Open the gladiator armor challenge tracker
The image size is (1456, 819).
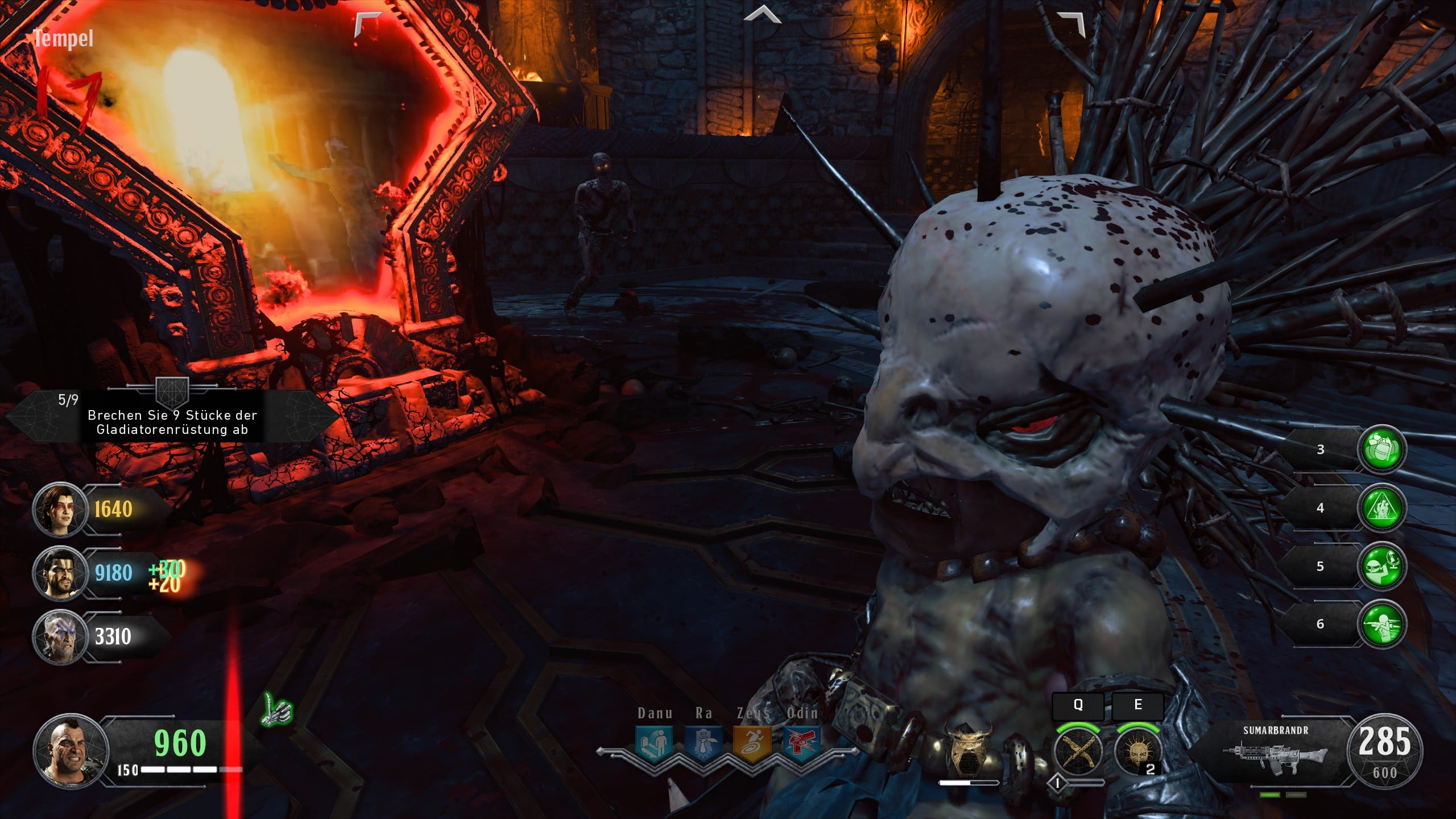(x=172, y=416)
